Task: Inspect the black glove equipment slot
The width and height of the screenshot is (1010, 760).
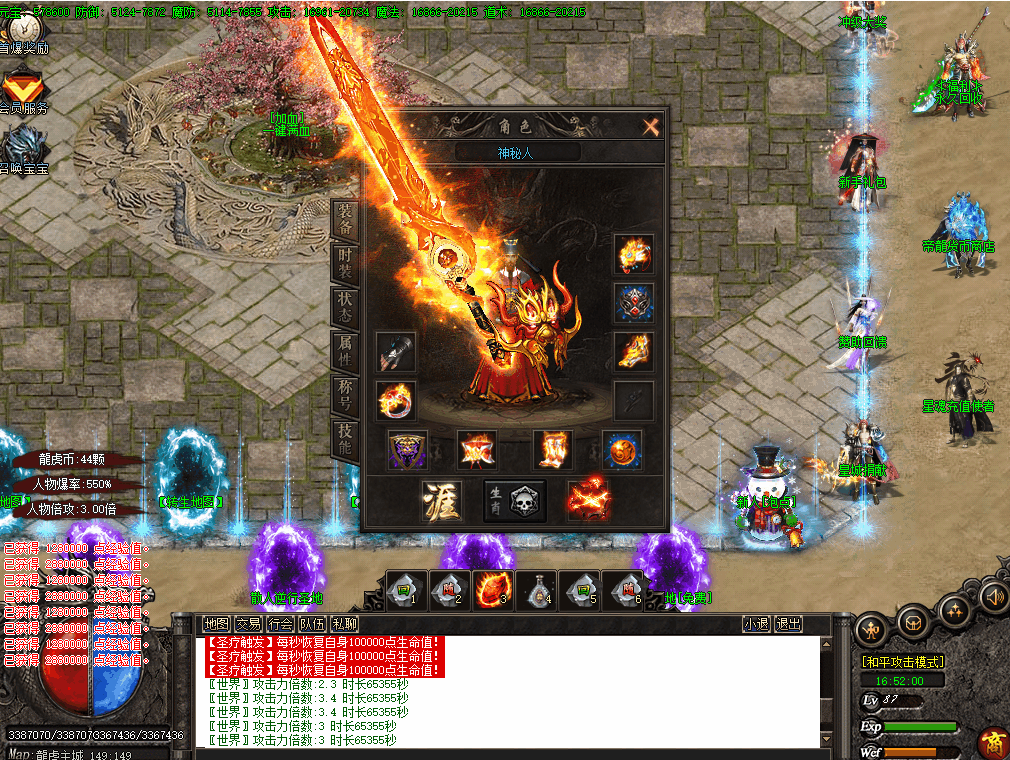Action: coord(396,352)
